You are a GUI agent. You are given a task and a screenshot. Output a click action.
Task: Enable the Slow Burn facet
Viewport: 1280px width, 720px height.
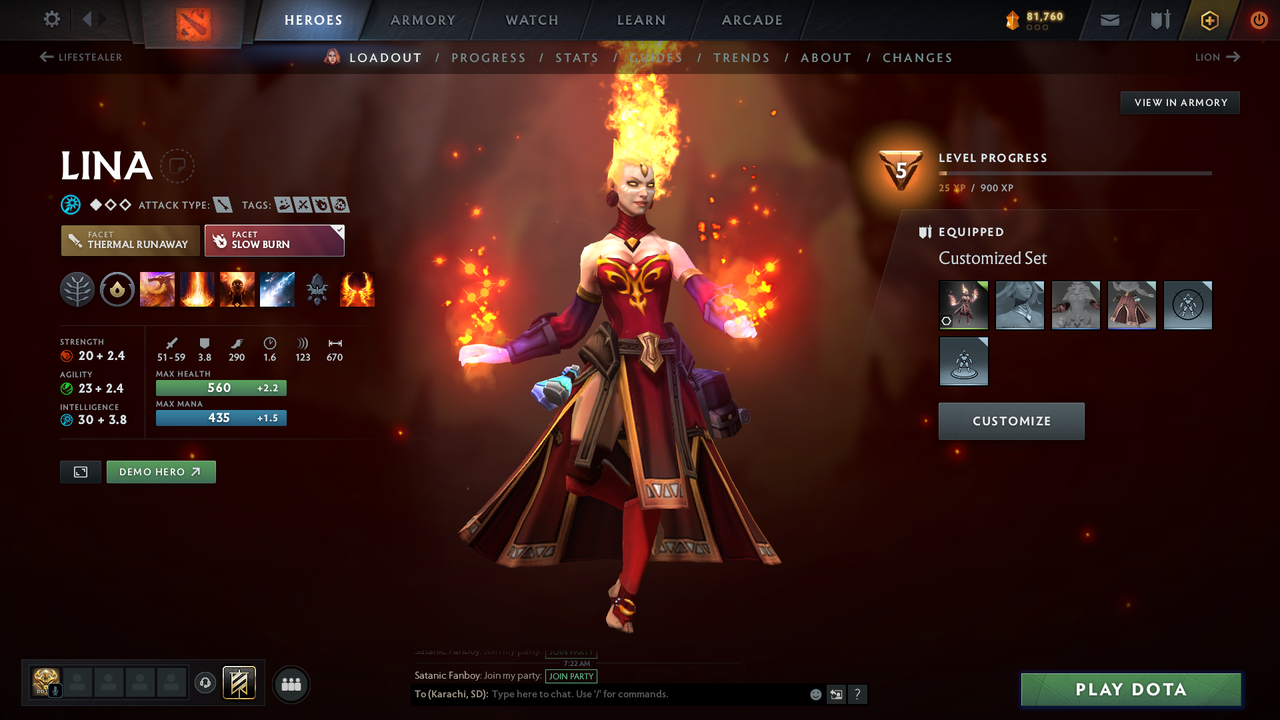[274, 240]
